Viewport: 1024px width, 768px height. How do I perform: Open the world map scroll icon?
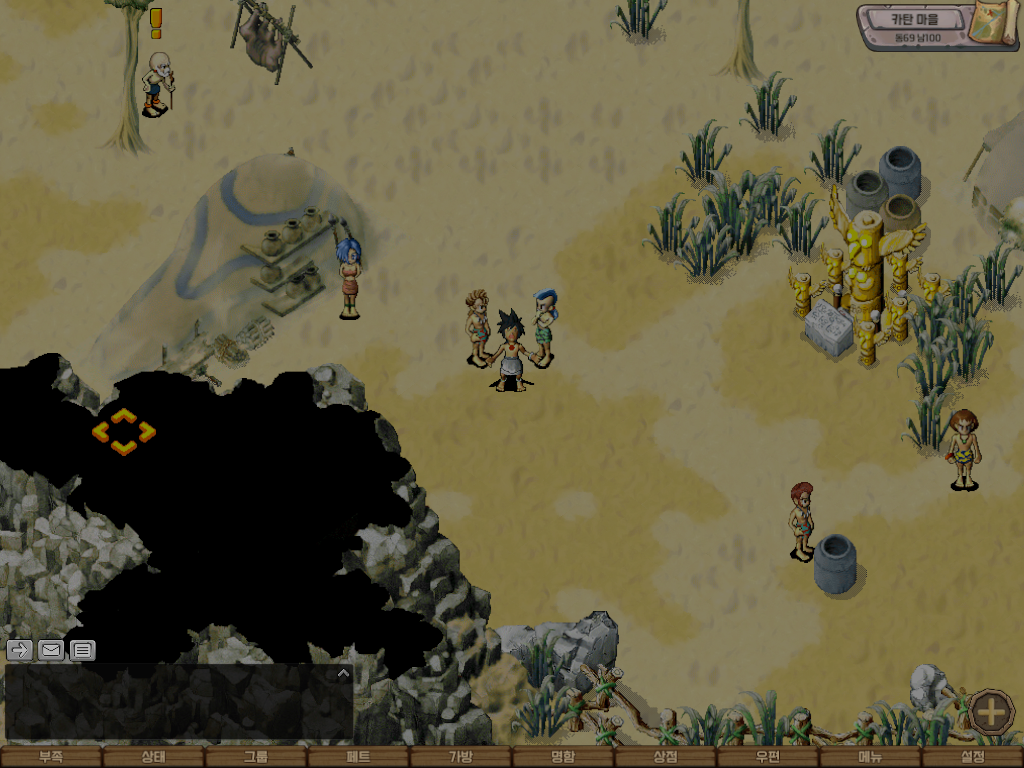[x=995, y=25]
